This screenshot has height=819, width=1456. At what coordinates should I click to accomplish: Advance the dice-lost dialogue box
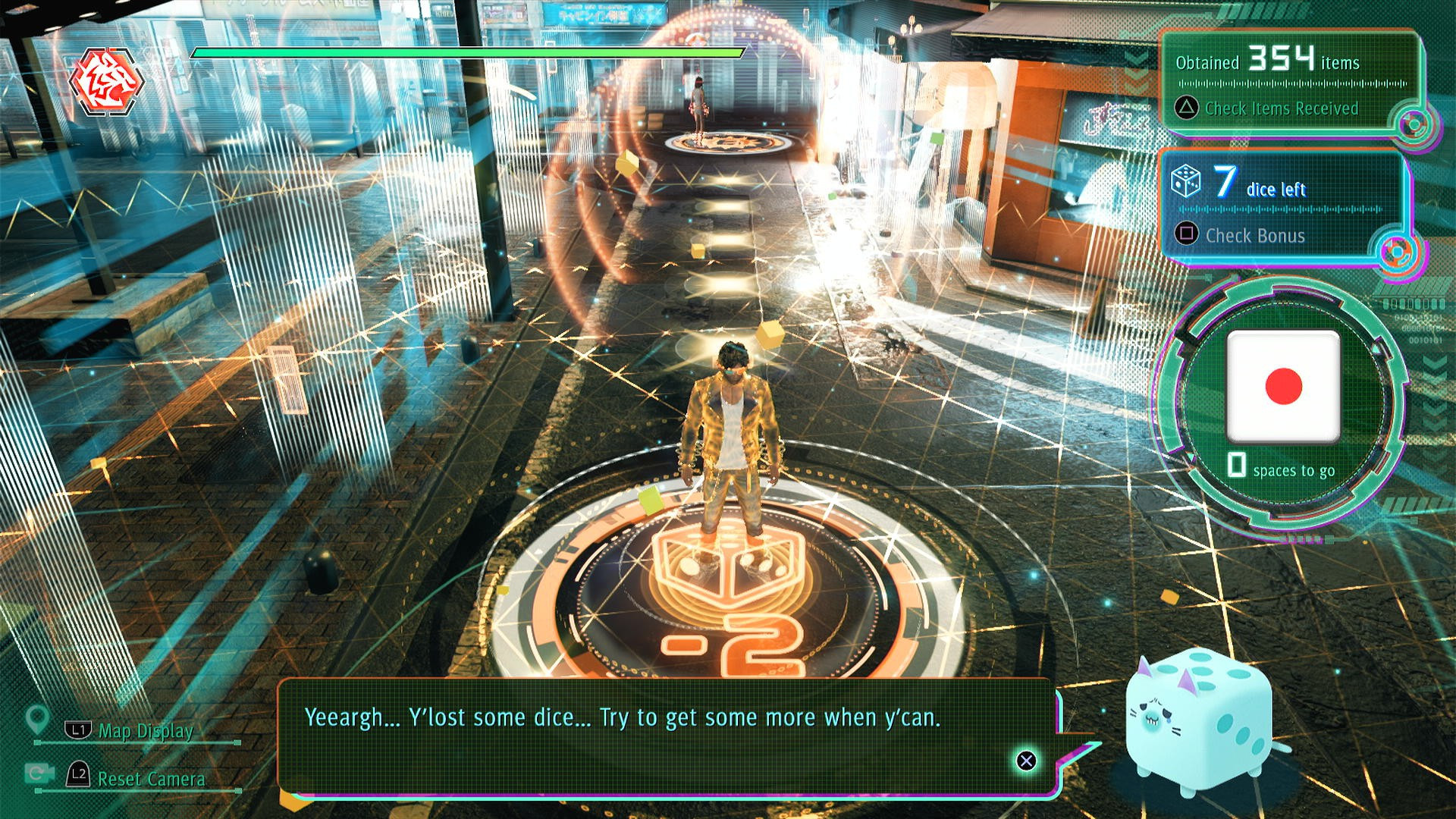(1026, 761)
